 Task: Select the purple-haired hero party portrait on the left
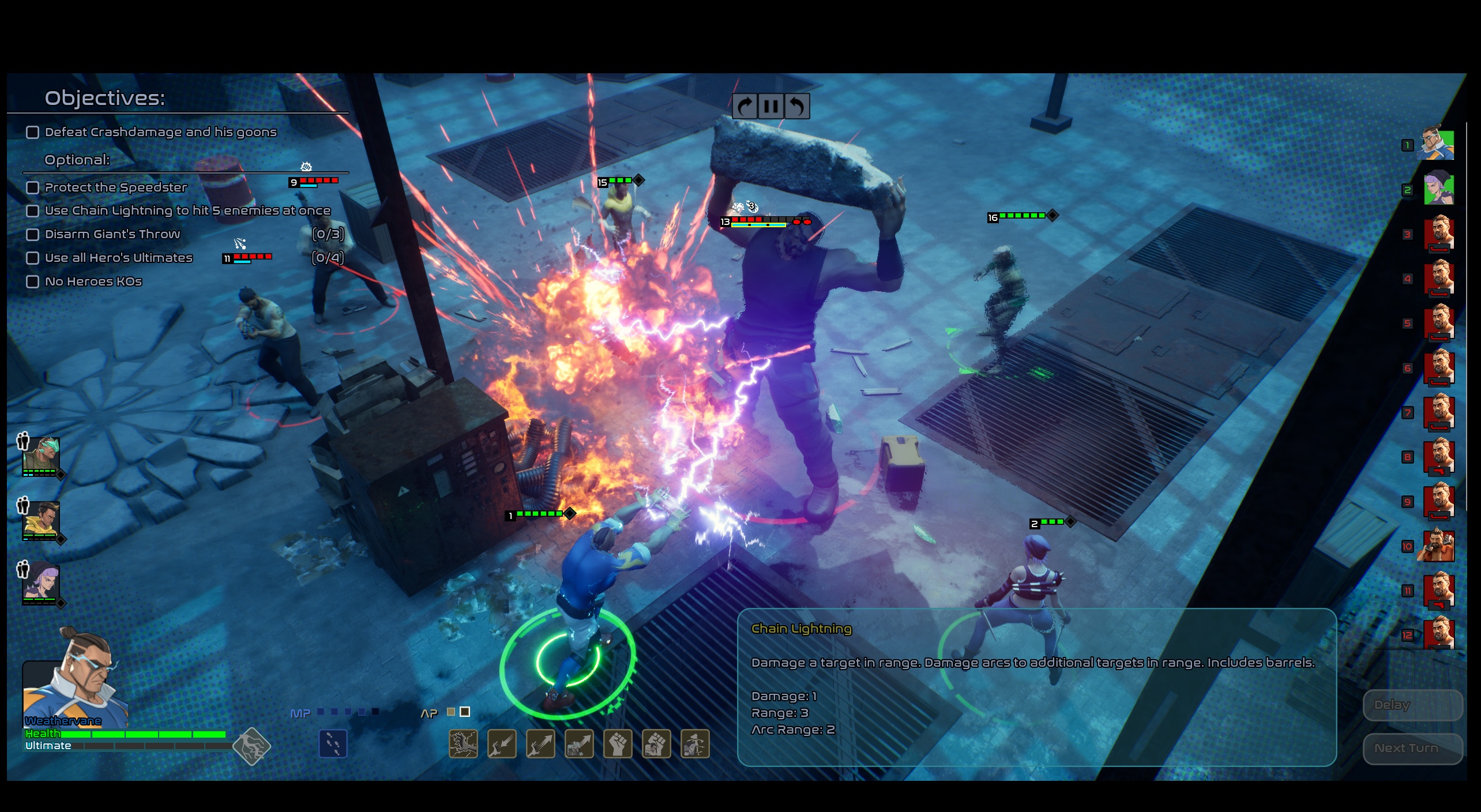[x=40, y=582]
